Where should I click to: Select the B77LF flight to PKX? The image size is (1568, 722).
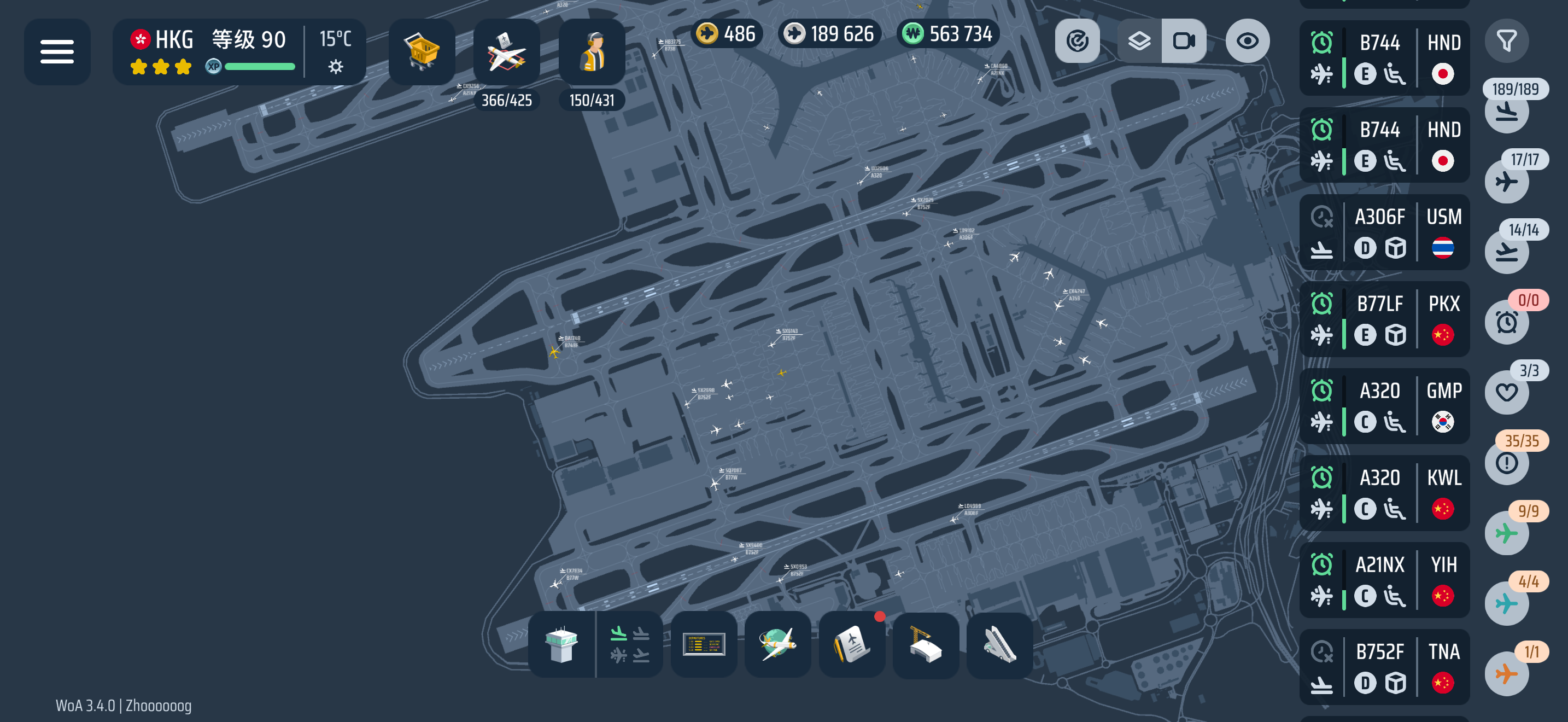click(1384, 319)
